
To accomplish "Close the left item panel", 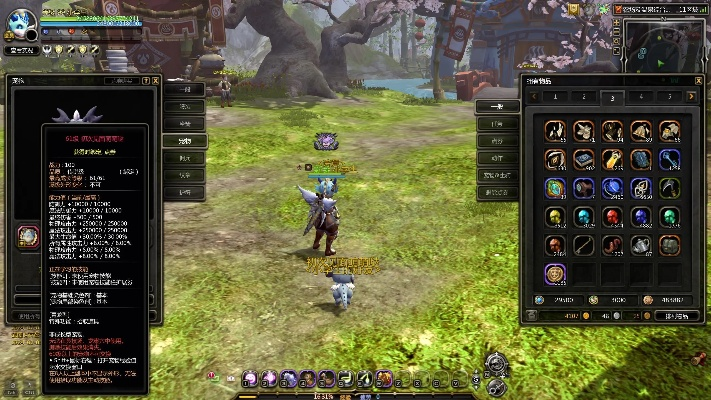I will (x=157, y=81).
